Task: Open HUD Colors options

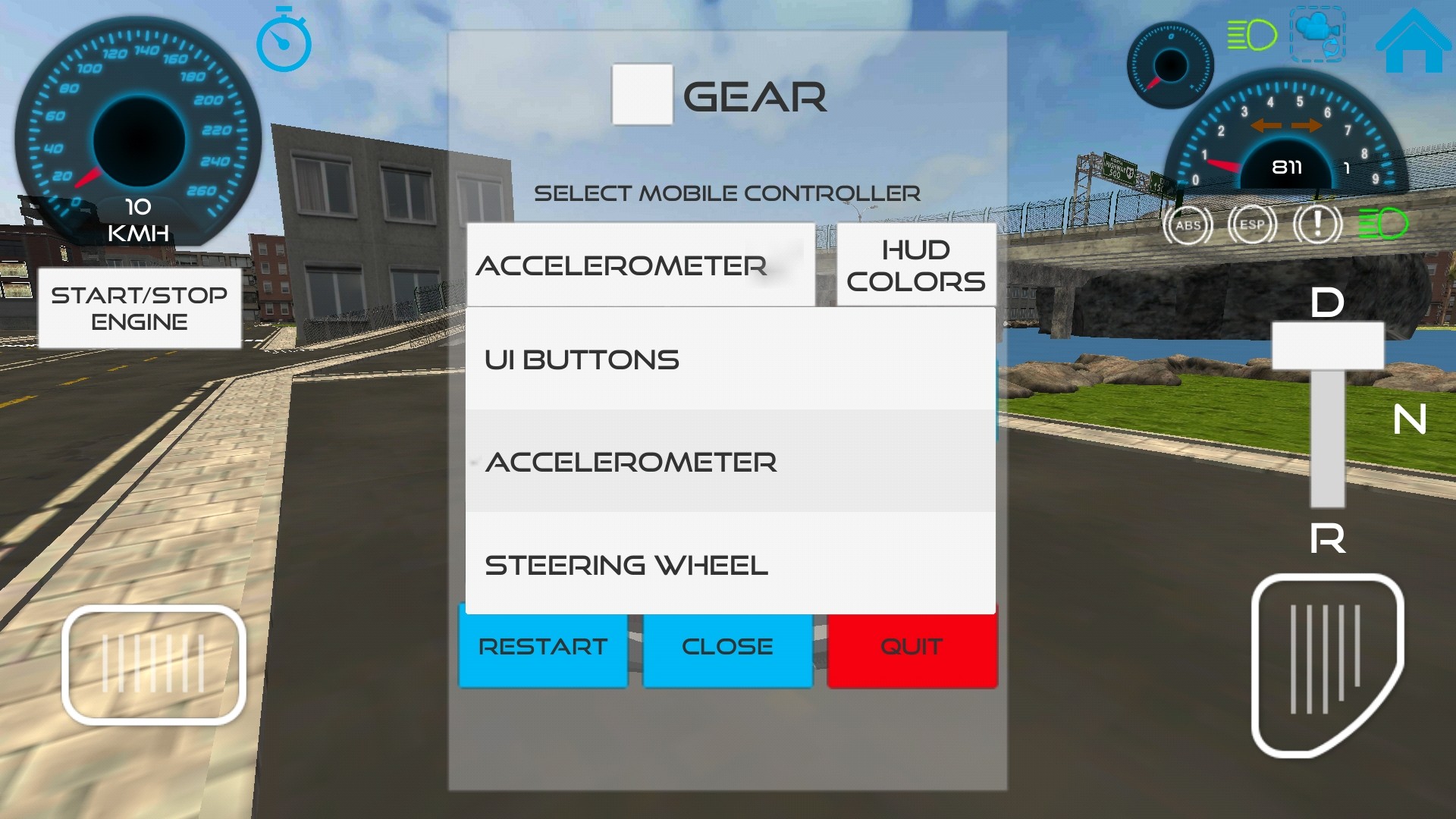Action: pyautogui.click(x=915, y=265)
